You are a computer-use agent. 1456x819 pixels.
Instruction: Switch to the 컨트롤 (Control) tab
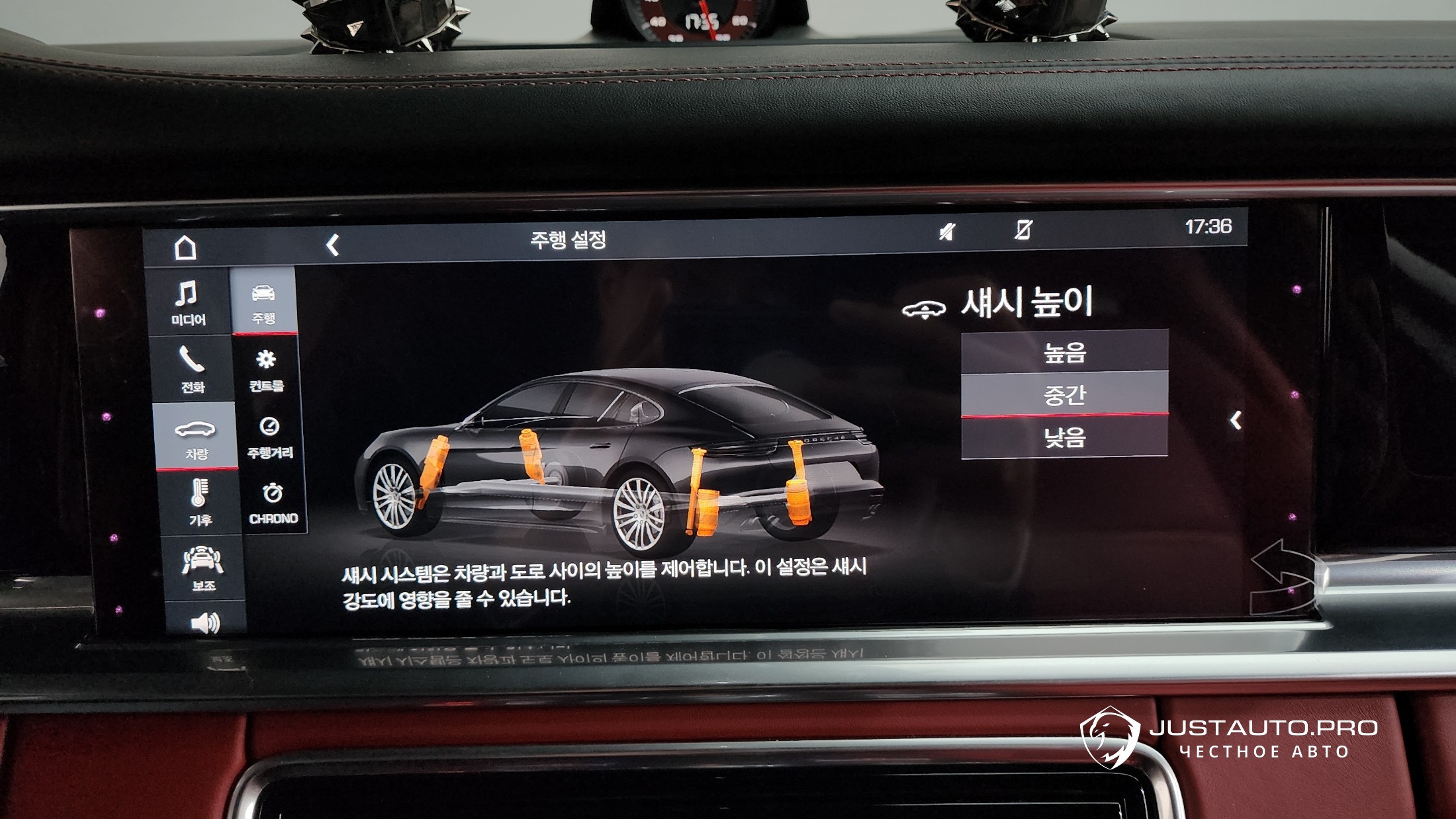(266, 369)
